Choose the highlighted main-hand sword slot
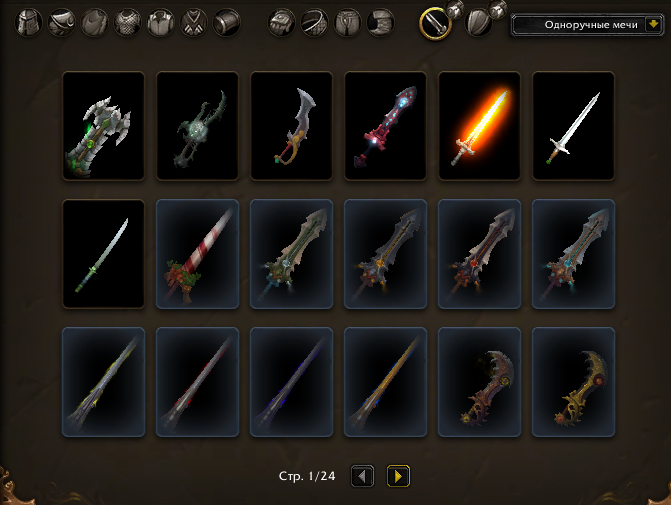Screen dimensions: 671x505 coord(434,22)
